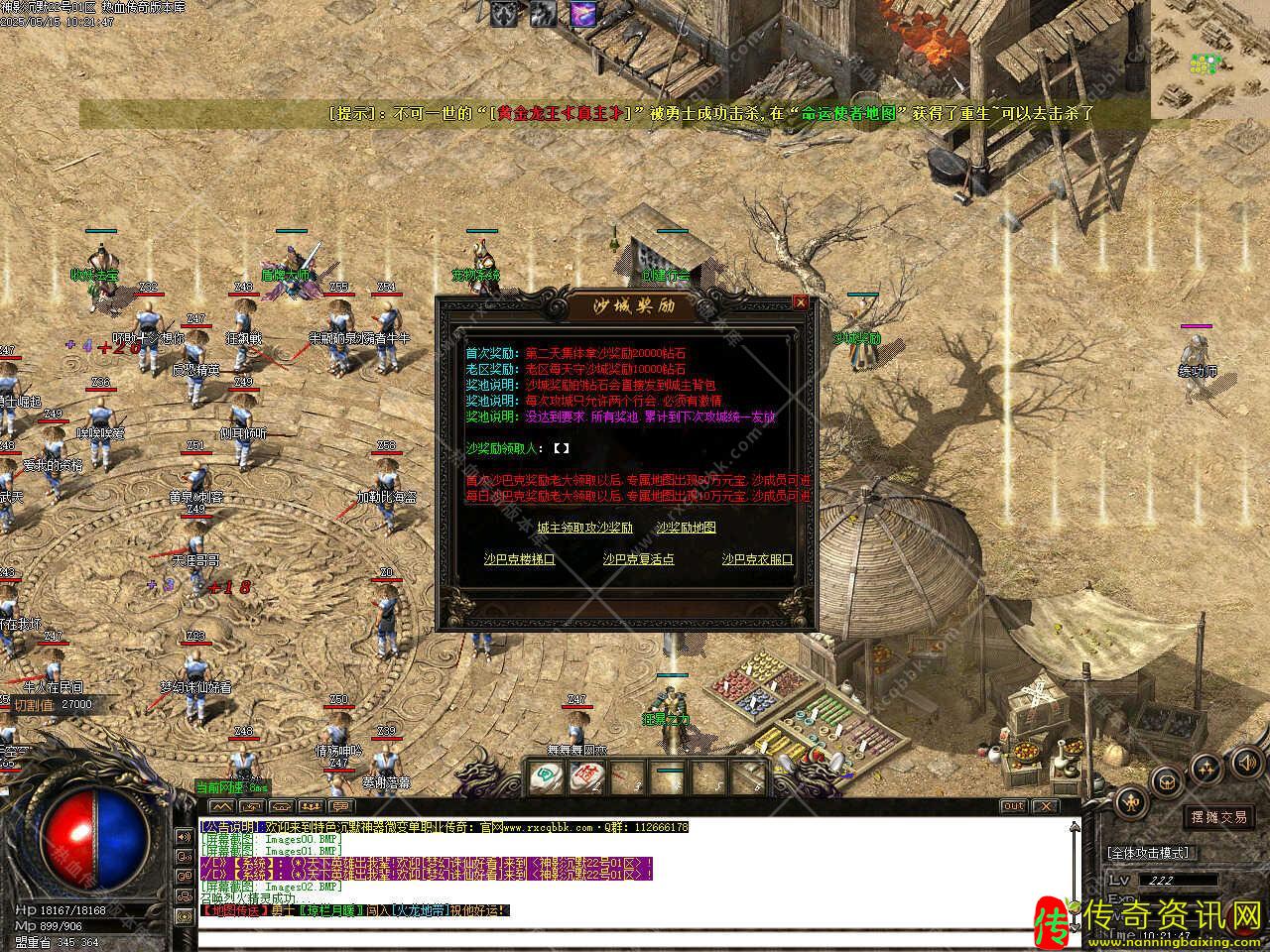The height and width of the screenshot is (952, 1270).
Task: Close chat with X button beside out
Action: coord(1045,806)
